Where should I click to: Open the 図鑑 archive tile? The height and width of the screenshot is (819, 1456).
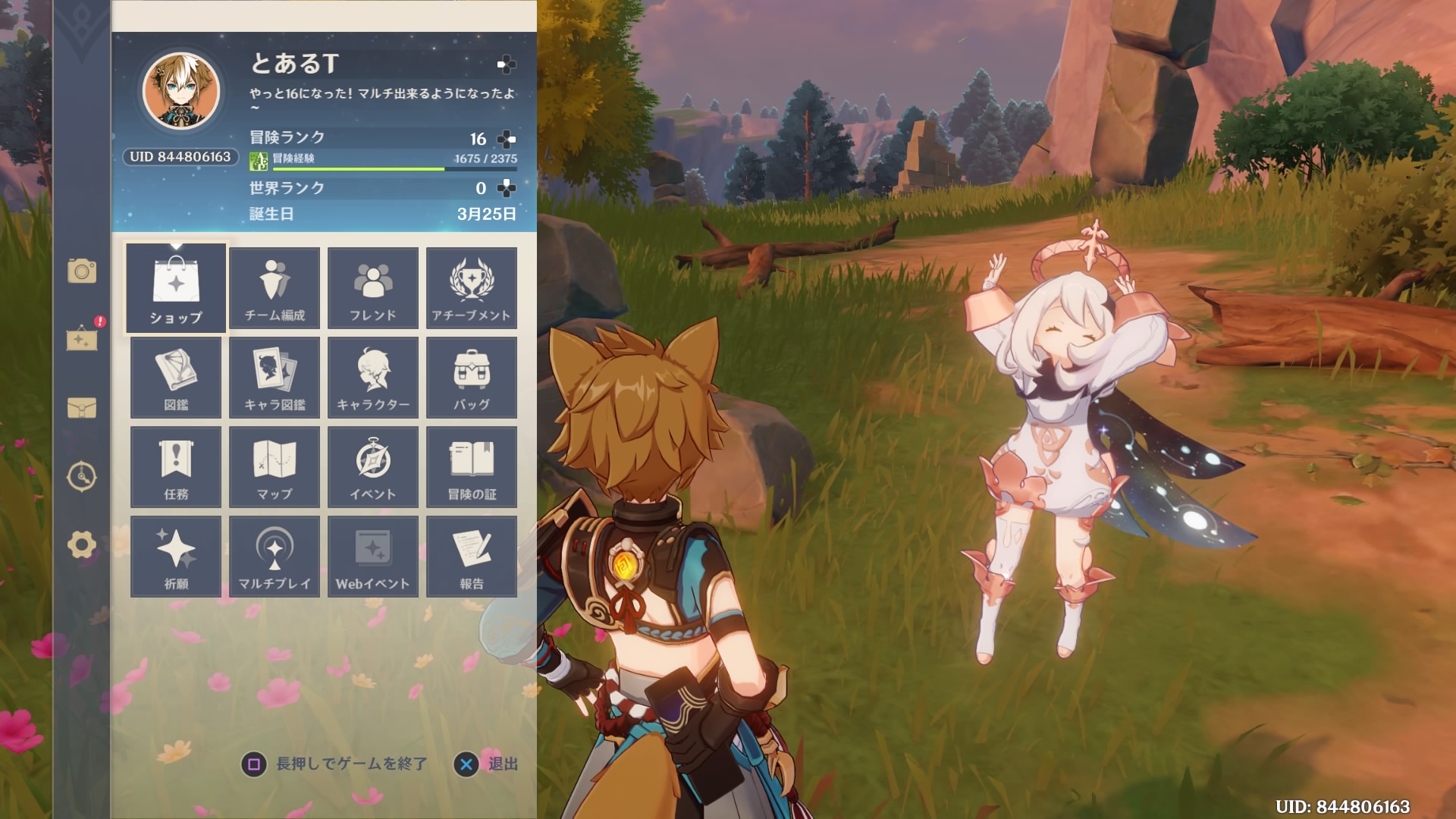[176, 378]
